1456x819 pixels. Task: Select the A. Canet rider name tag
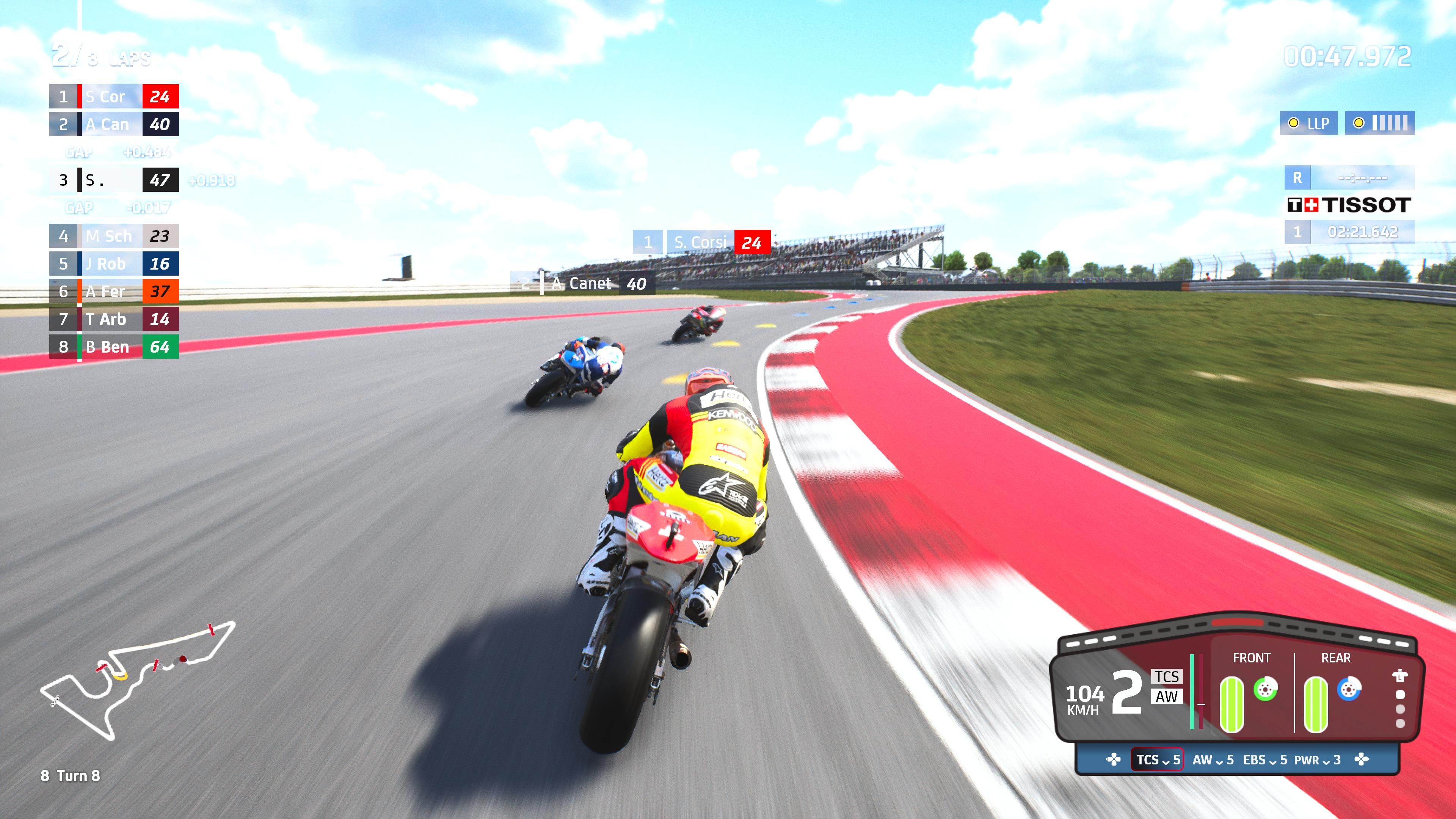[583, 283]
